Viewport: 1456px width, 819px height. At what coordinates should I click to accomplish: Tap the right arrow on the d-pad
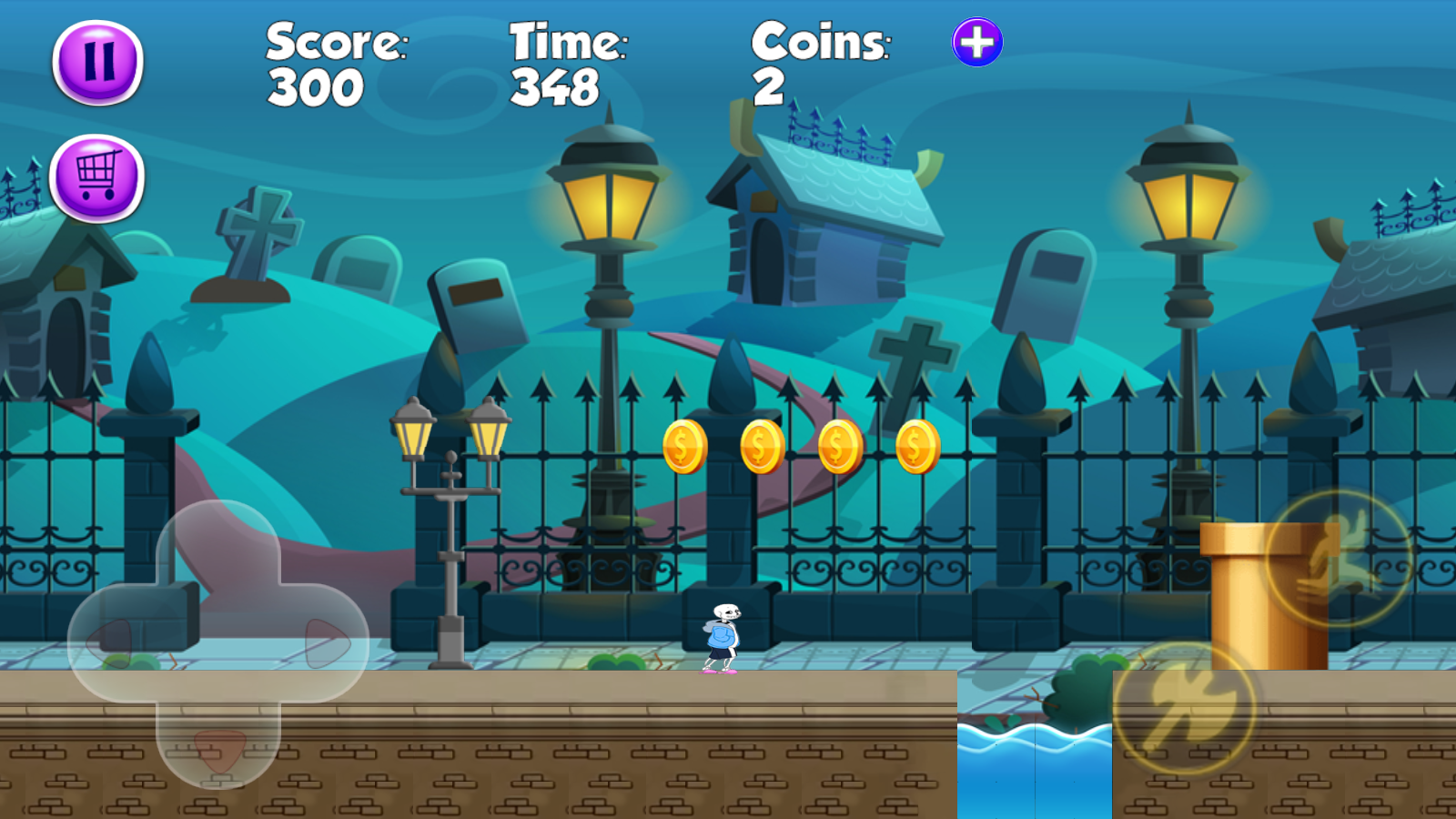point(326,642)
